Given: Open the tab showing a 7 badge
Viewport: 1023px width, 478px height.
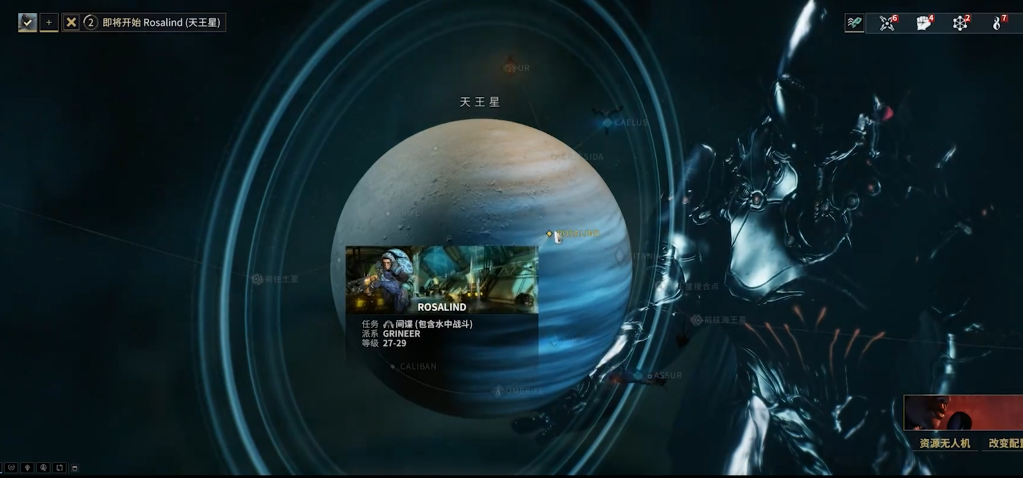Looking at the screenshot, I should [x=998, y=22].
